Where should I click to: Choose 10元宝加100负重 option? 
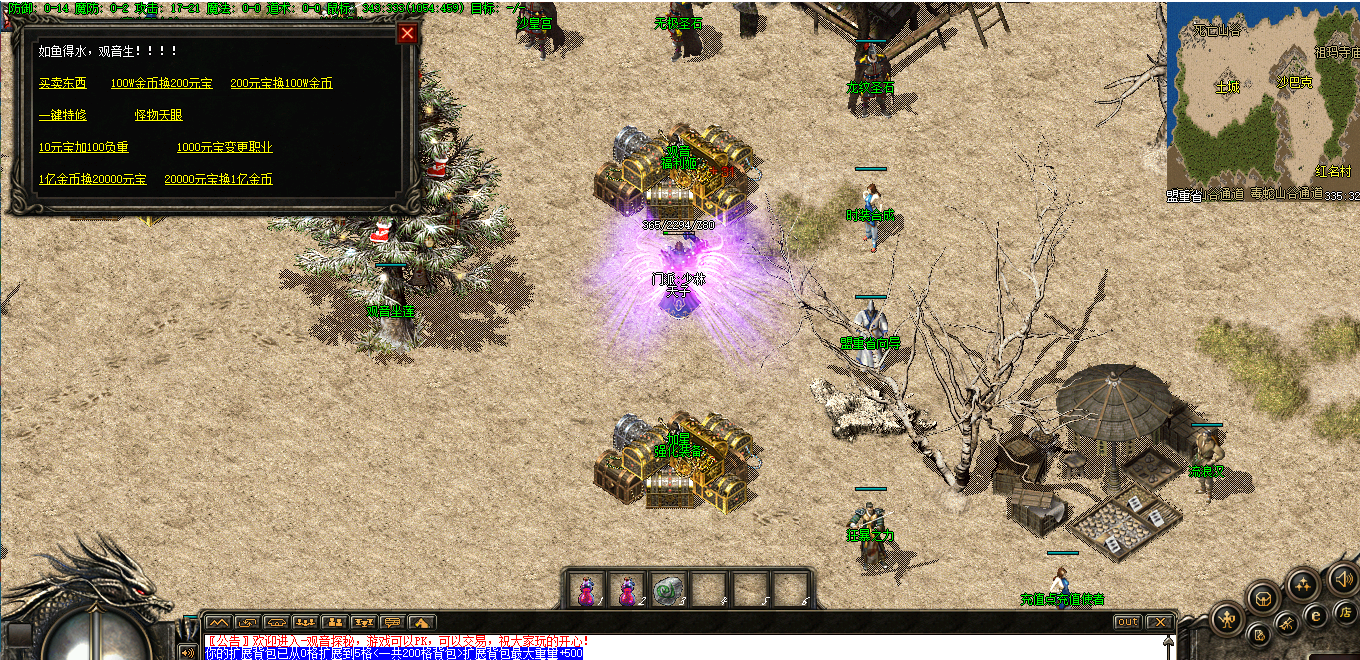[84, 148]
